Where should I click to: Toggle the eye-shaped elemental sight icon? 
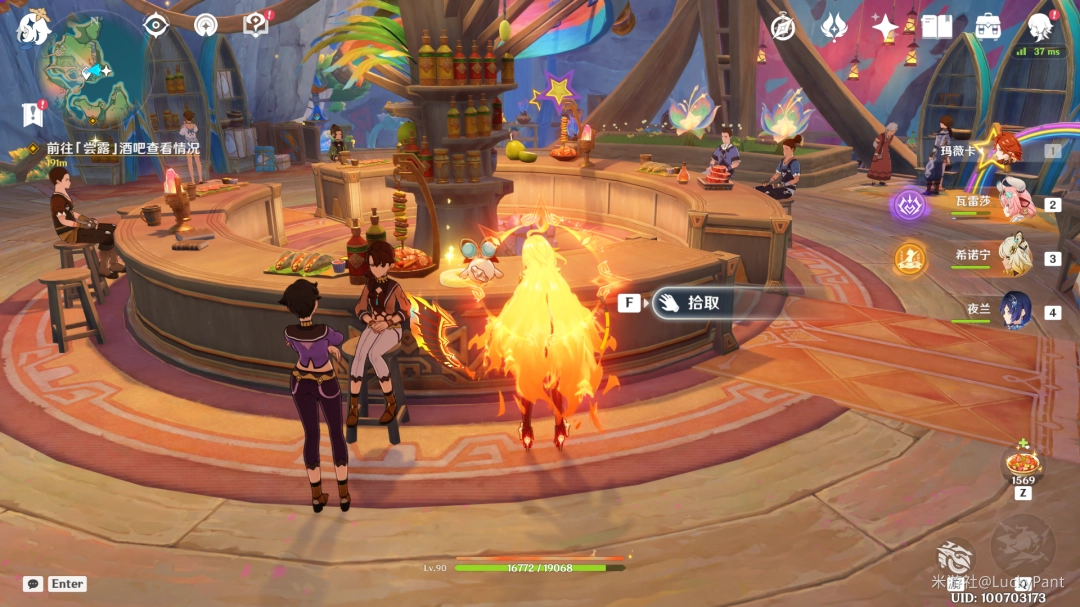pos(155,26)
